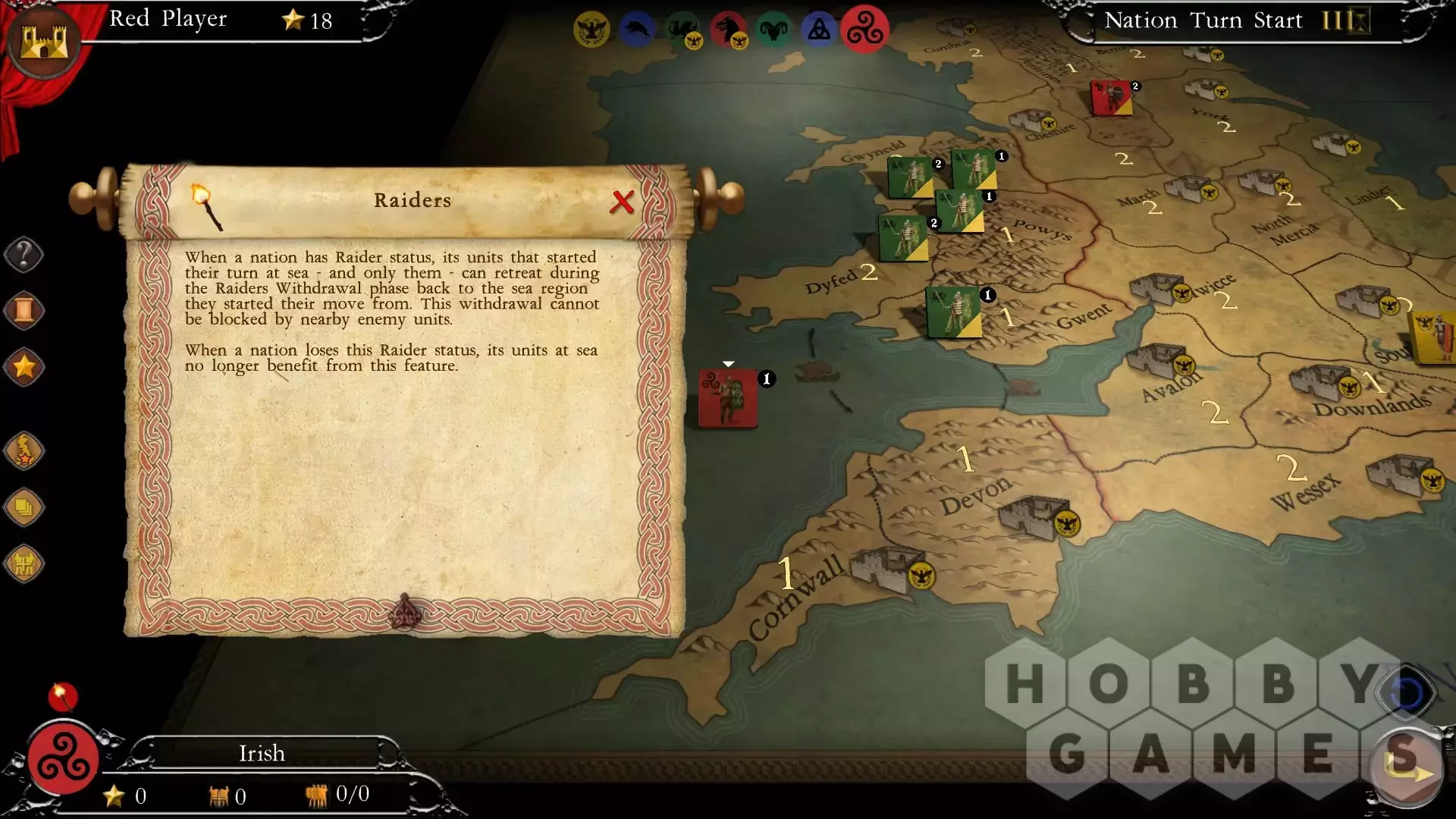Viewport: 1456px width, 819px height.
Task: Open the soldiers units icon
Action: [x=24, y=563]
